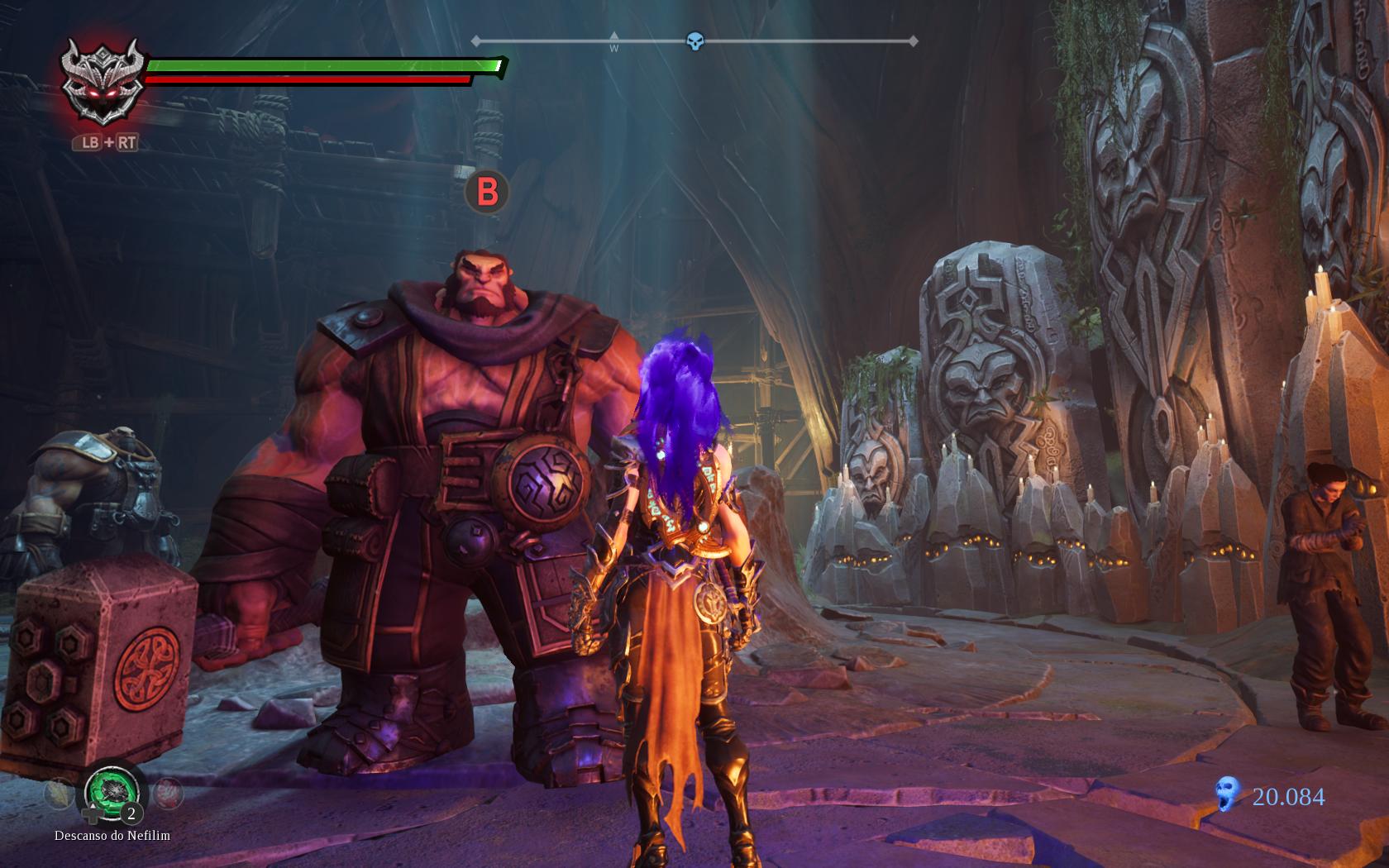The width and height of the screenshot is (1389, 868).
Task: Click the d-pad plus icon below the item wheel
Action: click(92, 814)
